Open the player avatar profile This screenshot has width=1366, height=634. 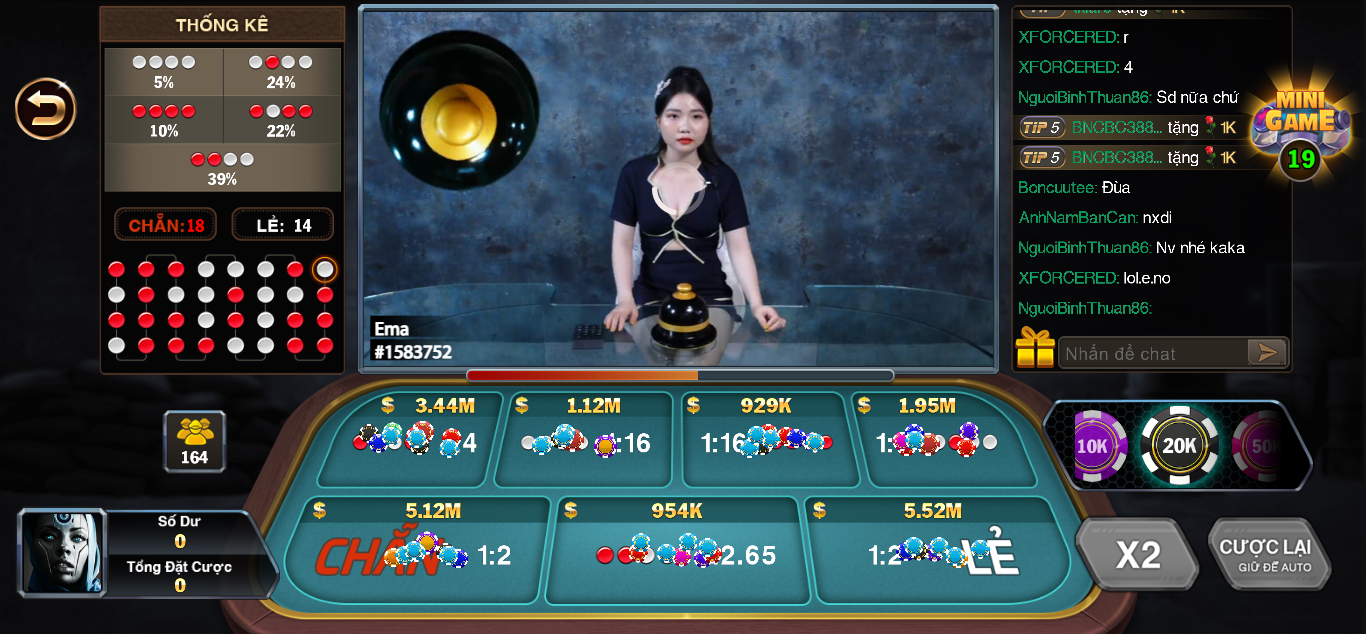[x=62, y=553]
